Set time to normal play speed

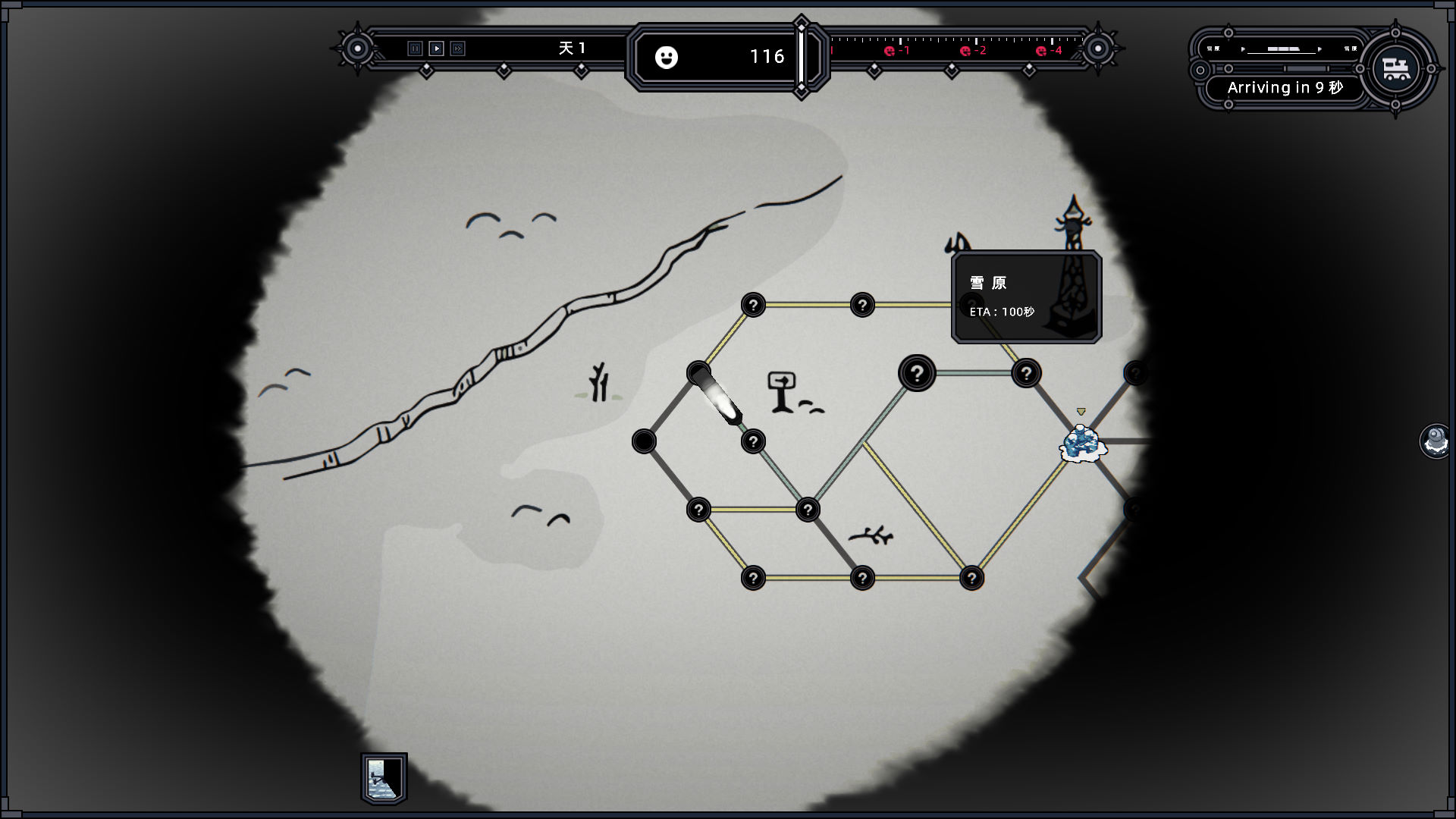point(436,49)
